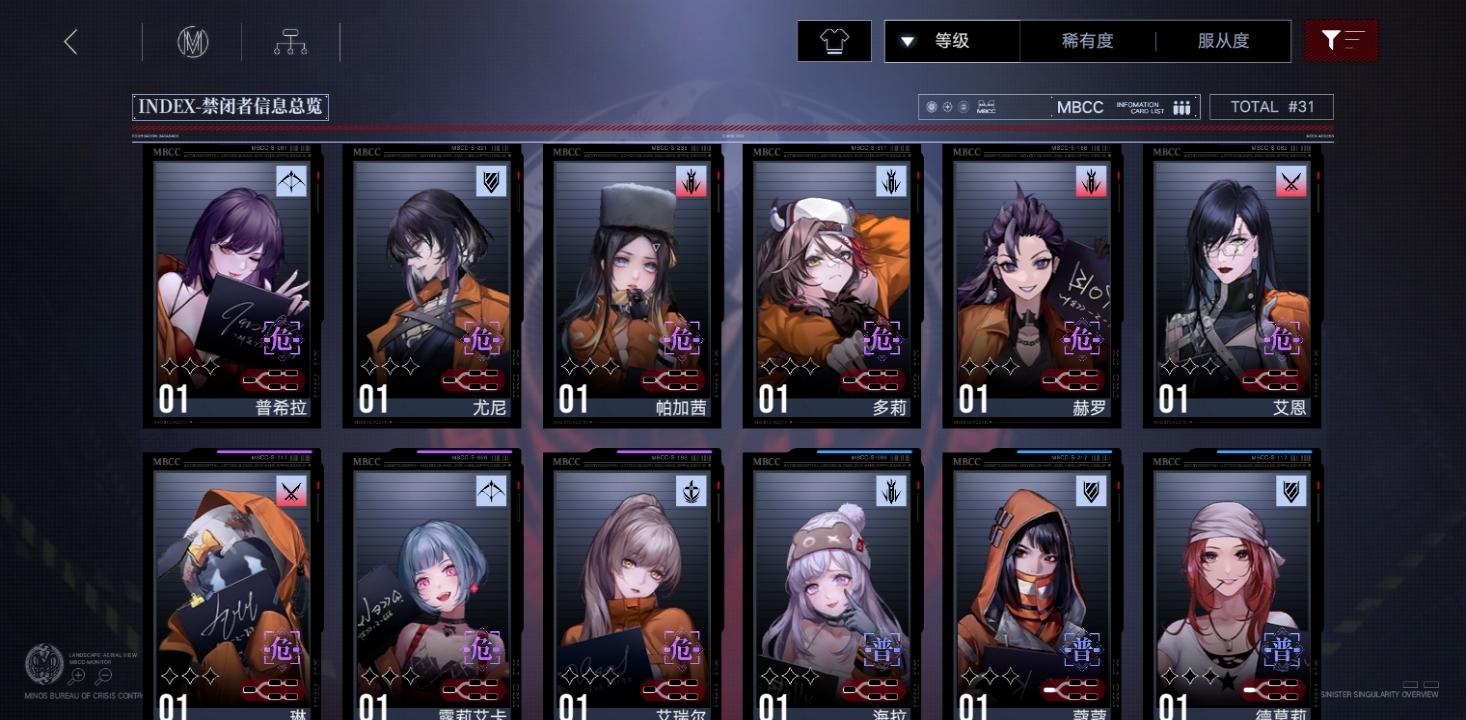Open the Minos "M" emblem menu
1466x720 pixels.
point(192,41)
